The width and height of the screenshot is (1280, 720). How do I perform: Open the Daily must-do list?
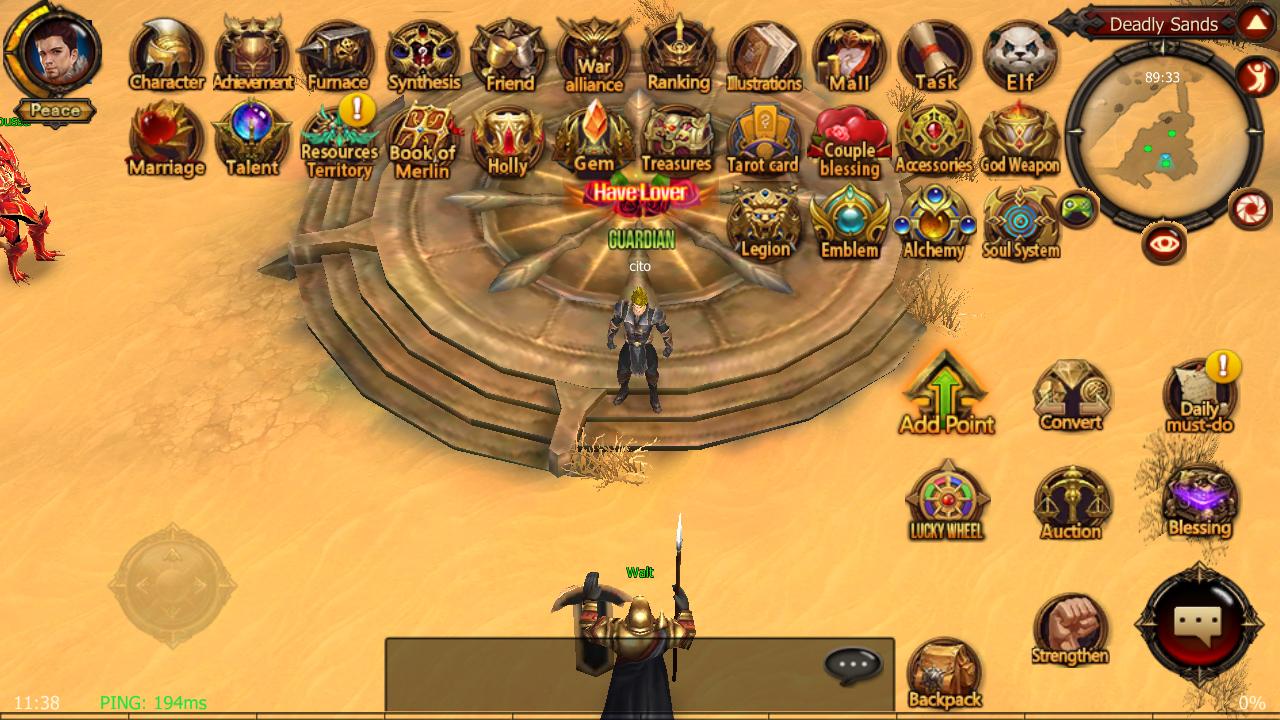point(1199,396)
